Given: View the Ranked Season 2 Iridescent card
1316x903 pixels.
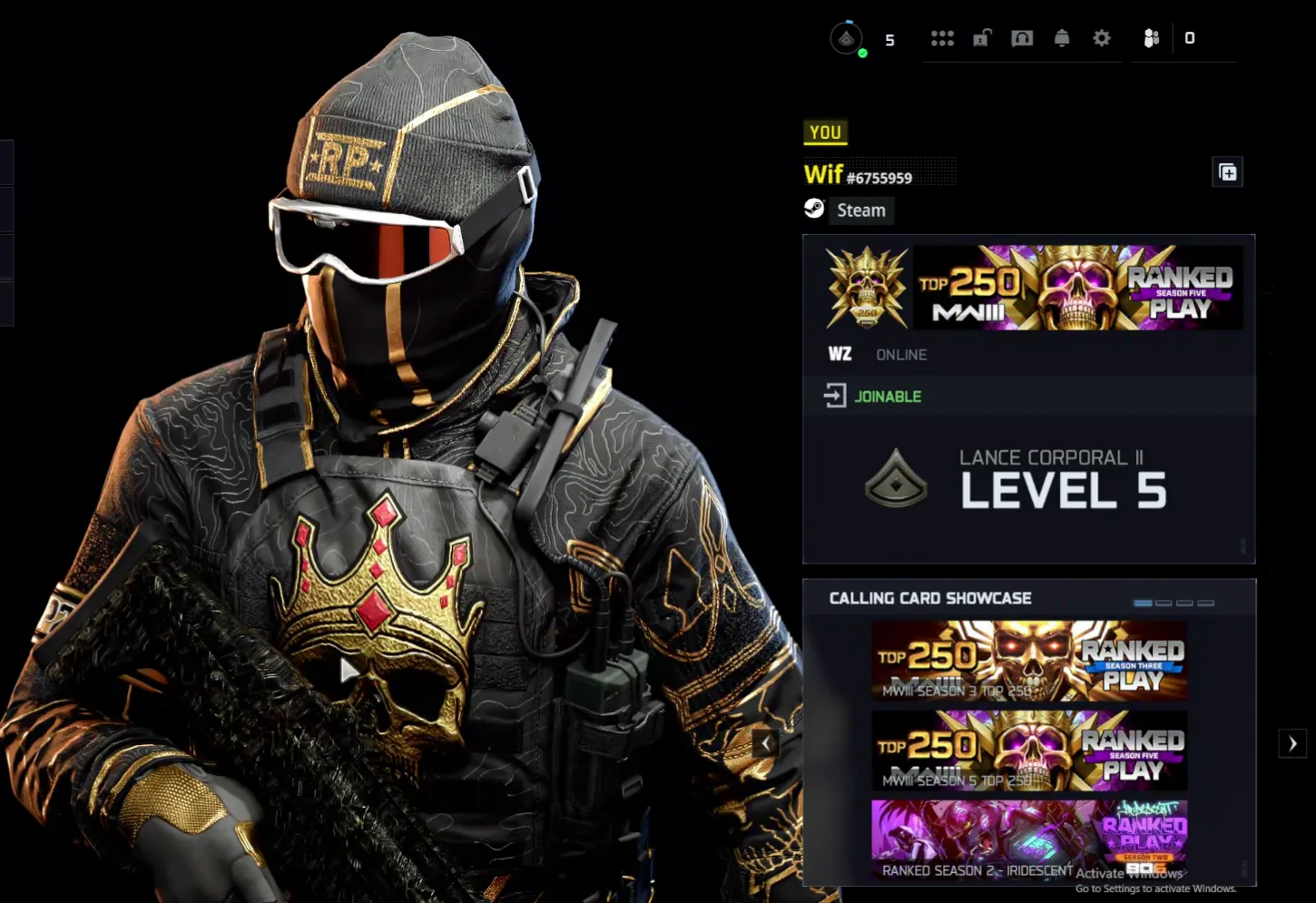Looking at the screenshot, I should pyautogui.click(x=1029, y=839).
